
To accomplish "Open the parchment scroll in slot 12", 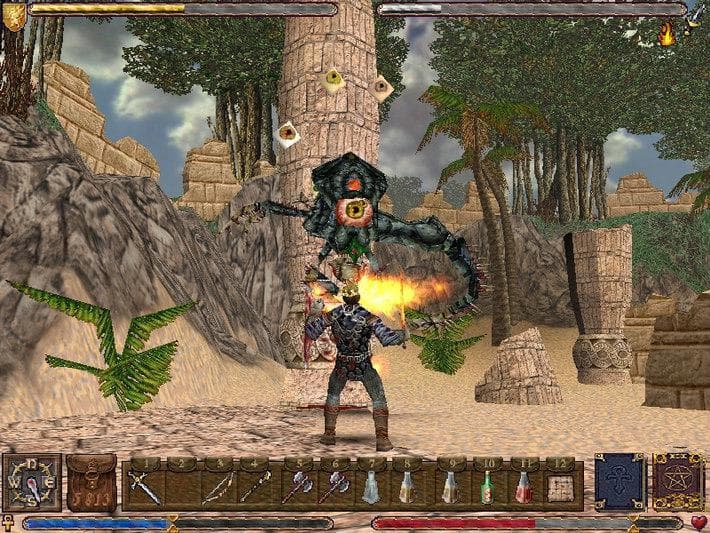I will point(560,487).
